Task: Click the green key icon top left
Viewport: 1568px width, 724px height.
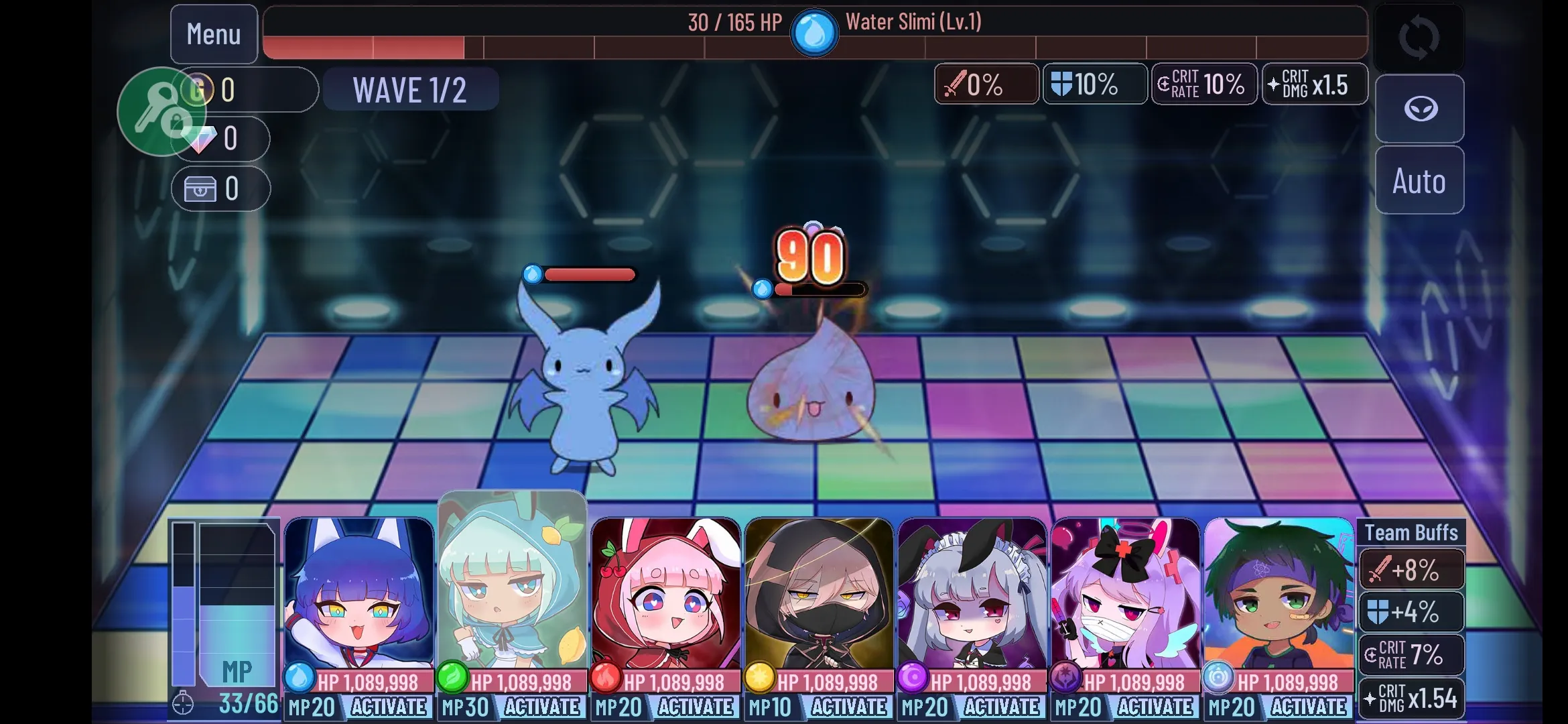Action: tap(163, 112)
